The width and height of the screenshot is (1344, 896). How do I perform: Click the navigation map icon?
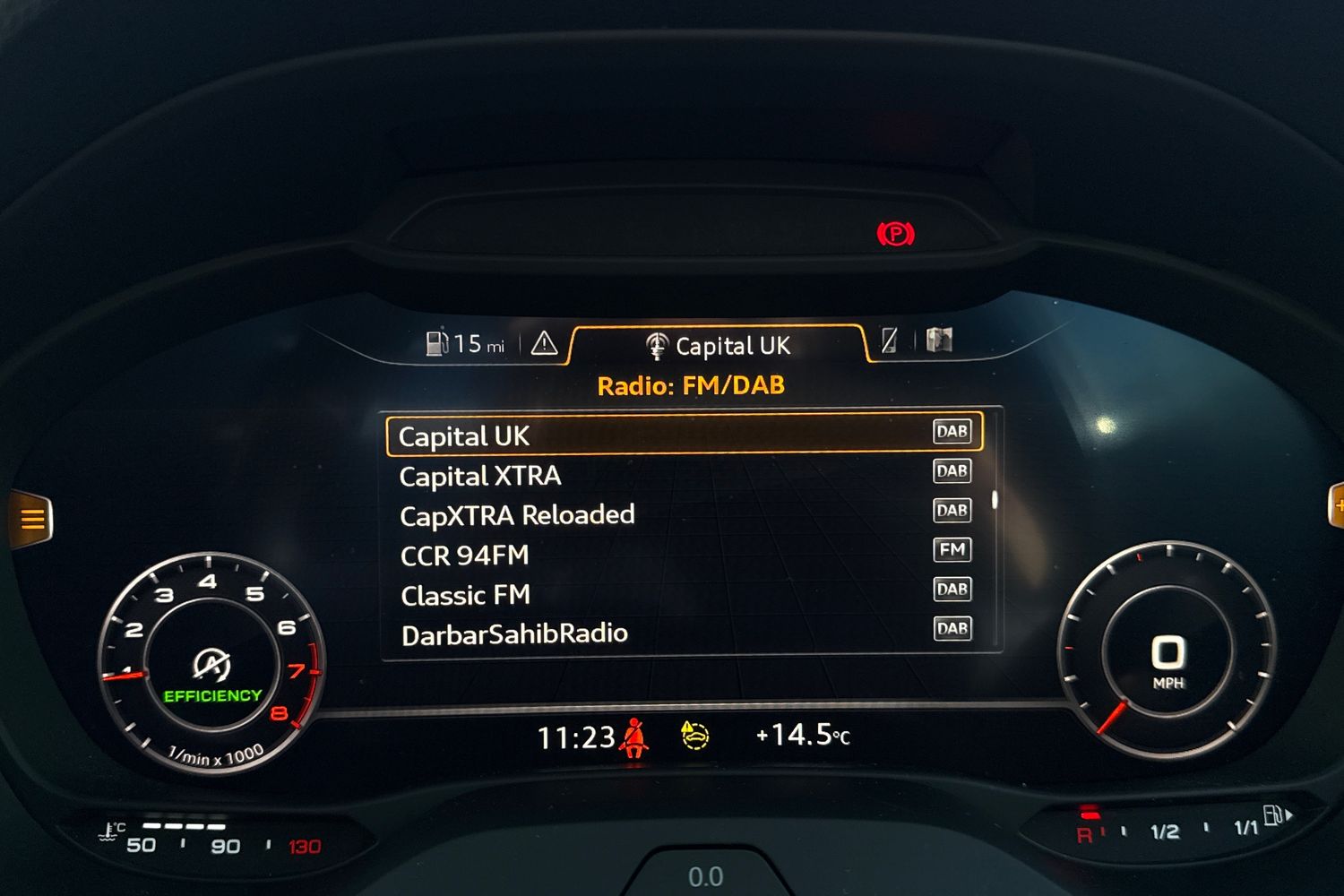[937, 340]
